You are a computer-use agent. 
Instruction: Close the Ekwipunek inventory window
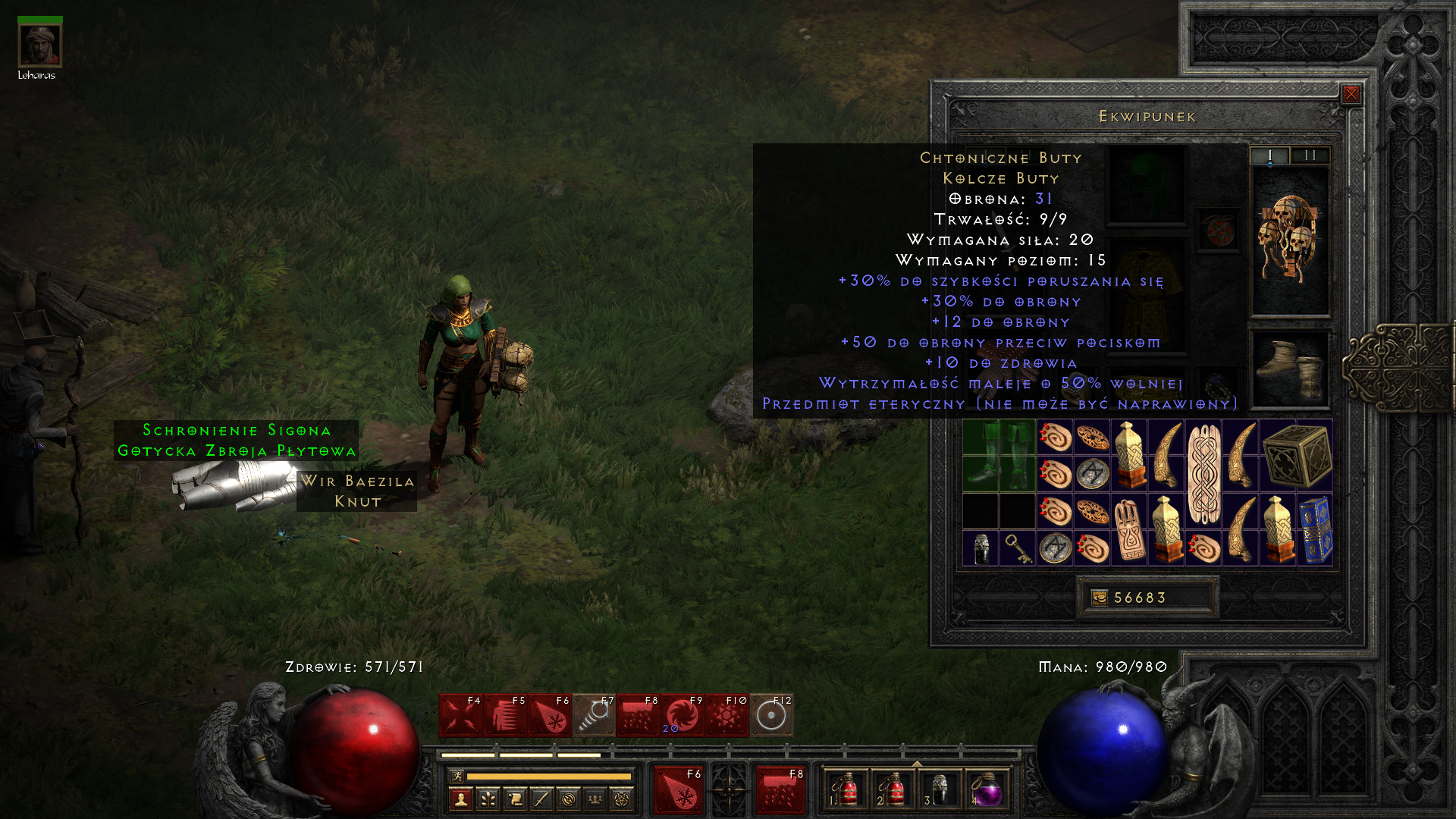pos(1351,94)
